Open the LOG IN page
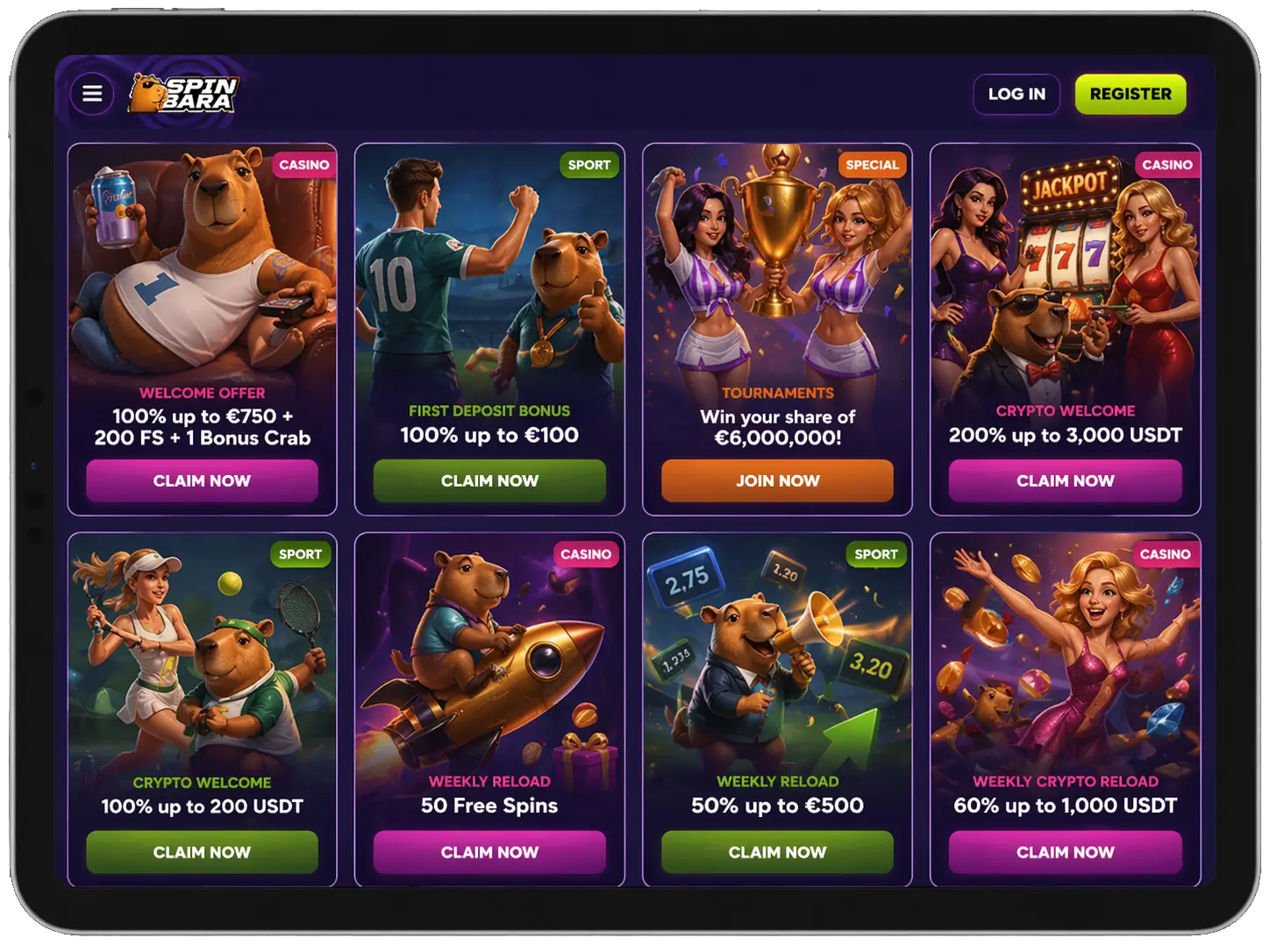 click(1017, 94)
